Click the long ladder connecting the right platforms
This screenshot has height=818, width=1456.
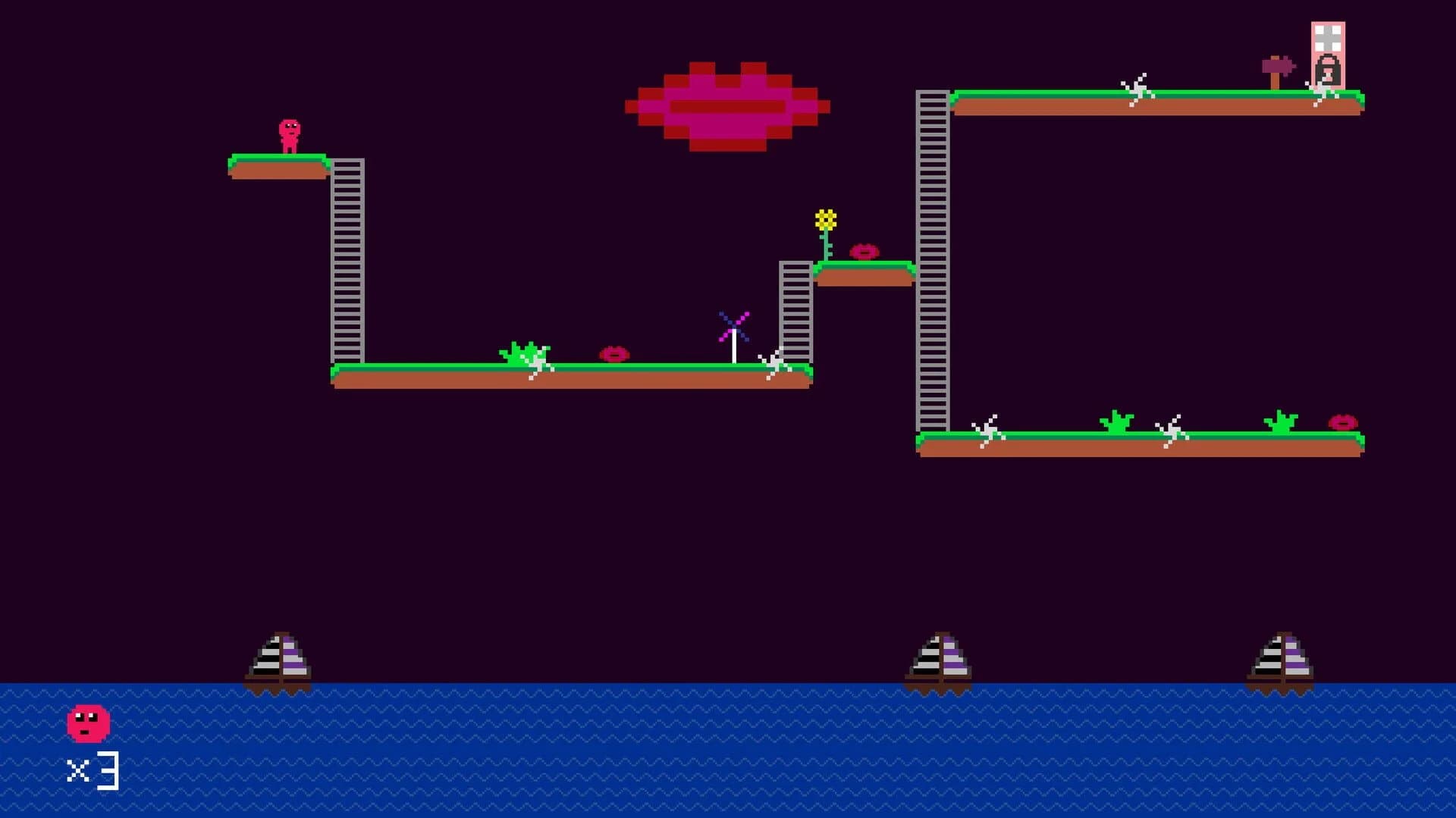coord(931,265)
